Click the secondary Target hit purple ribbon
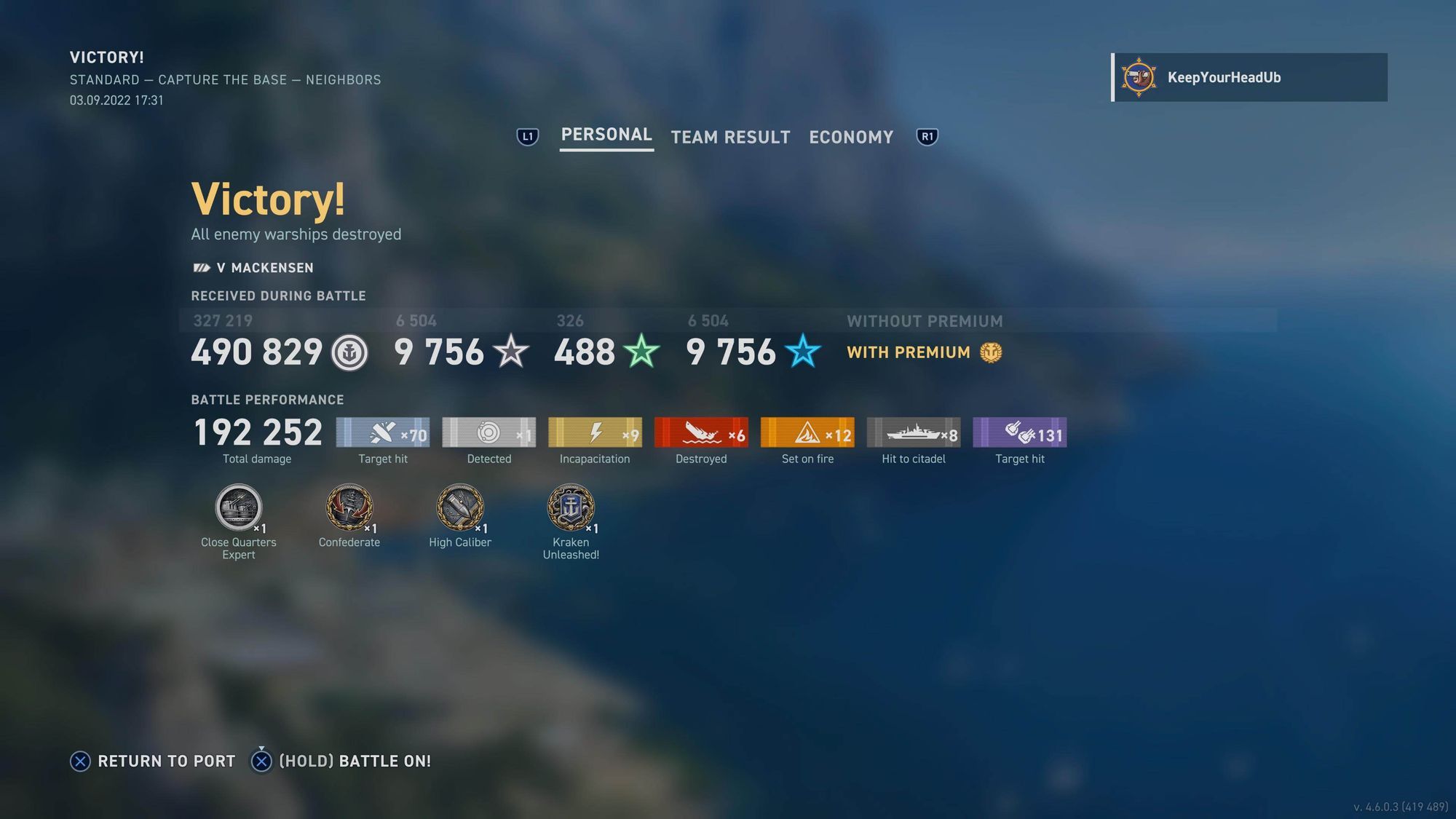 pos(1019,431)
